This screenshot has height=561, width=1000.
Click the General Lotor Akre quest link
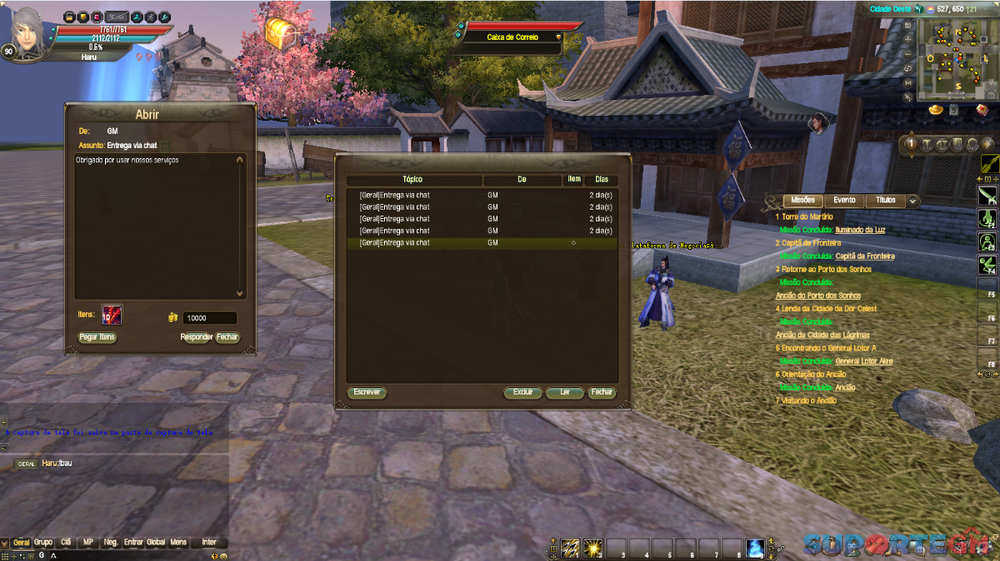(864, 361)
